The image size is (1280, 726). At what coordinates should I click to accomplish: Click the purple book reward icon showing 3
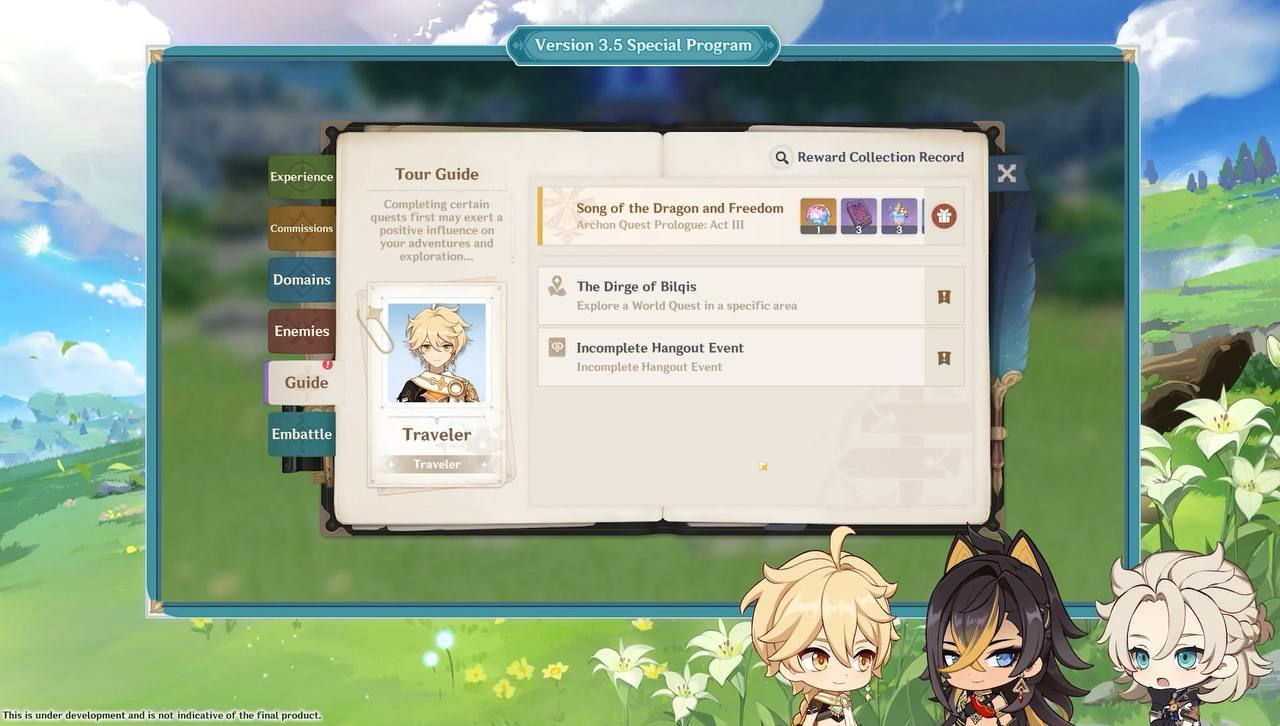click(857, 213)
